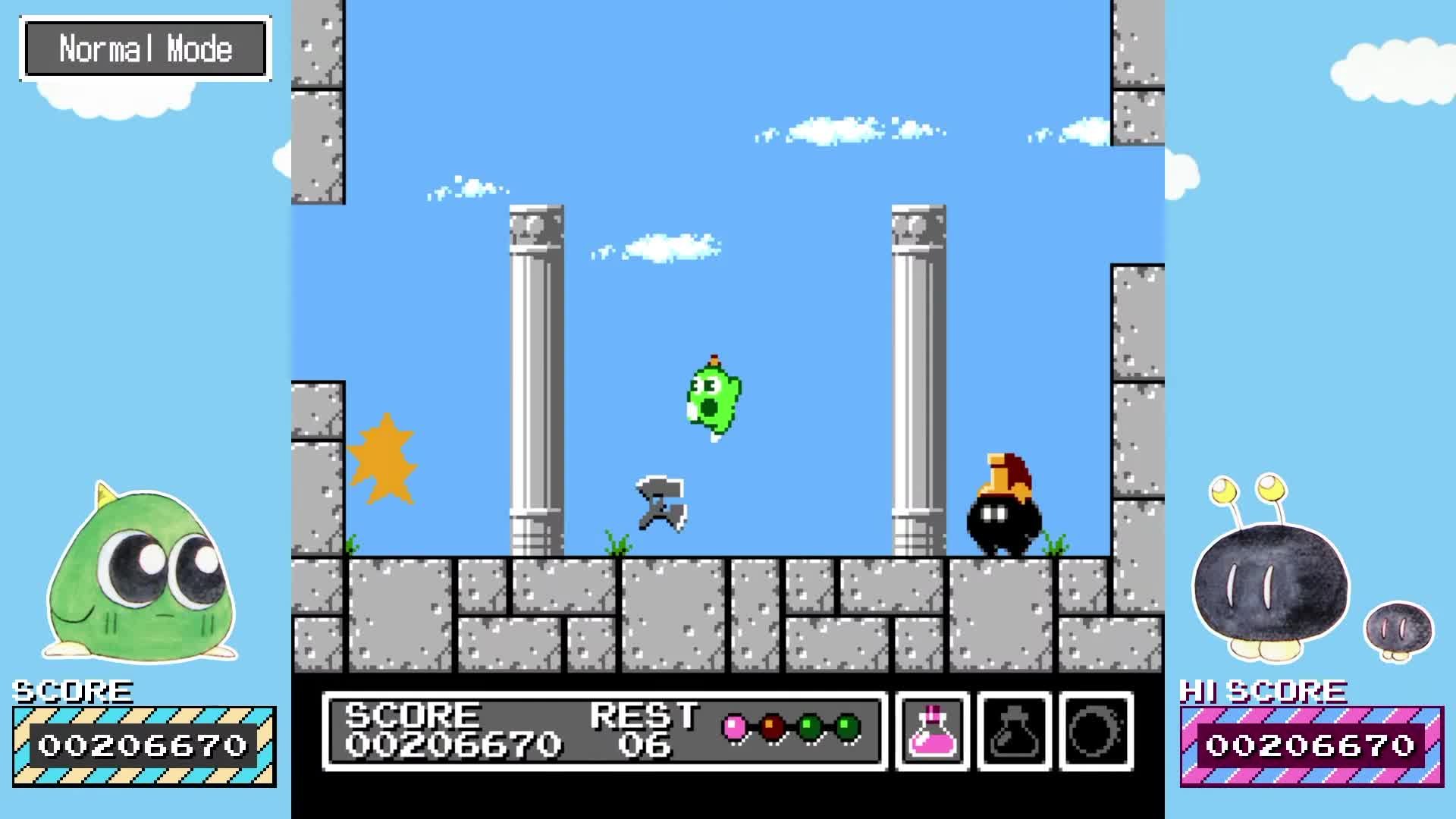The width and height of the screenshot is (1456, 819).
Task: Select the dimmed flask silhouette slot
Action: coord(1014,731)
